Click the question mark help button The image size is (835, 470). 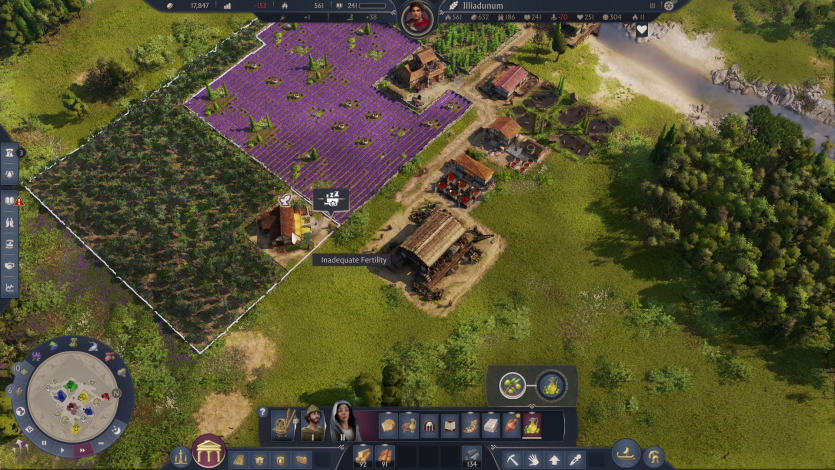click(x=263, y=412)
